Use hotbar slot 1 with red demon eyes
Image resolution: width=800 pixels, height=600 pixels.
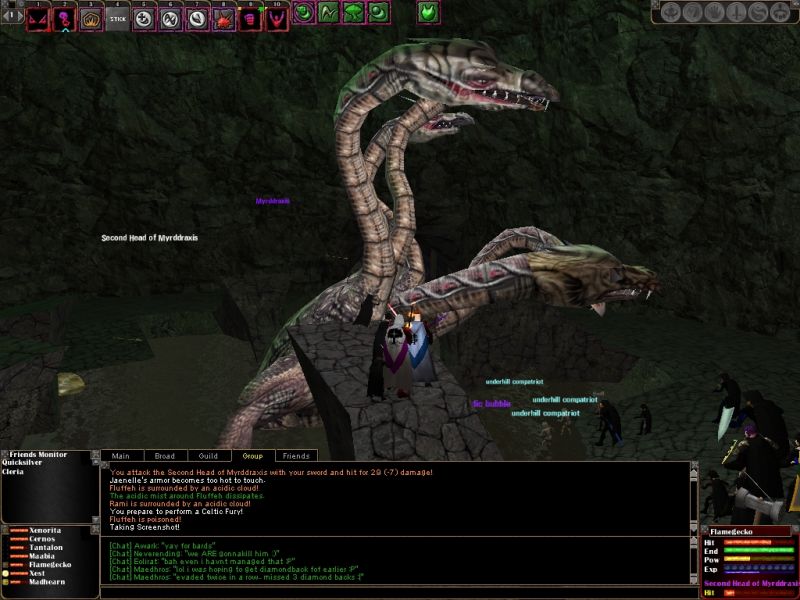[x=39, y=18]
